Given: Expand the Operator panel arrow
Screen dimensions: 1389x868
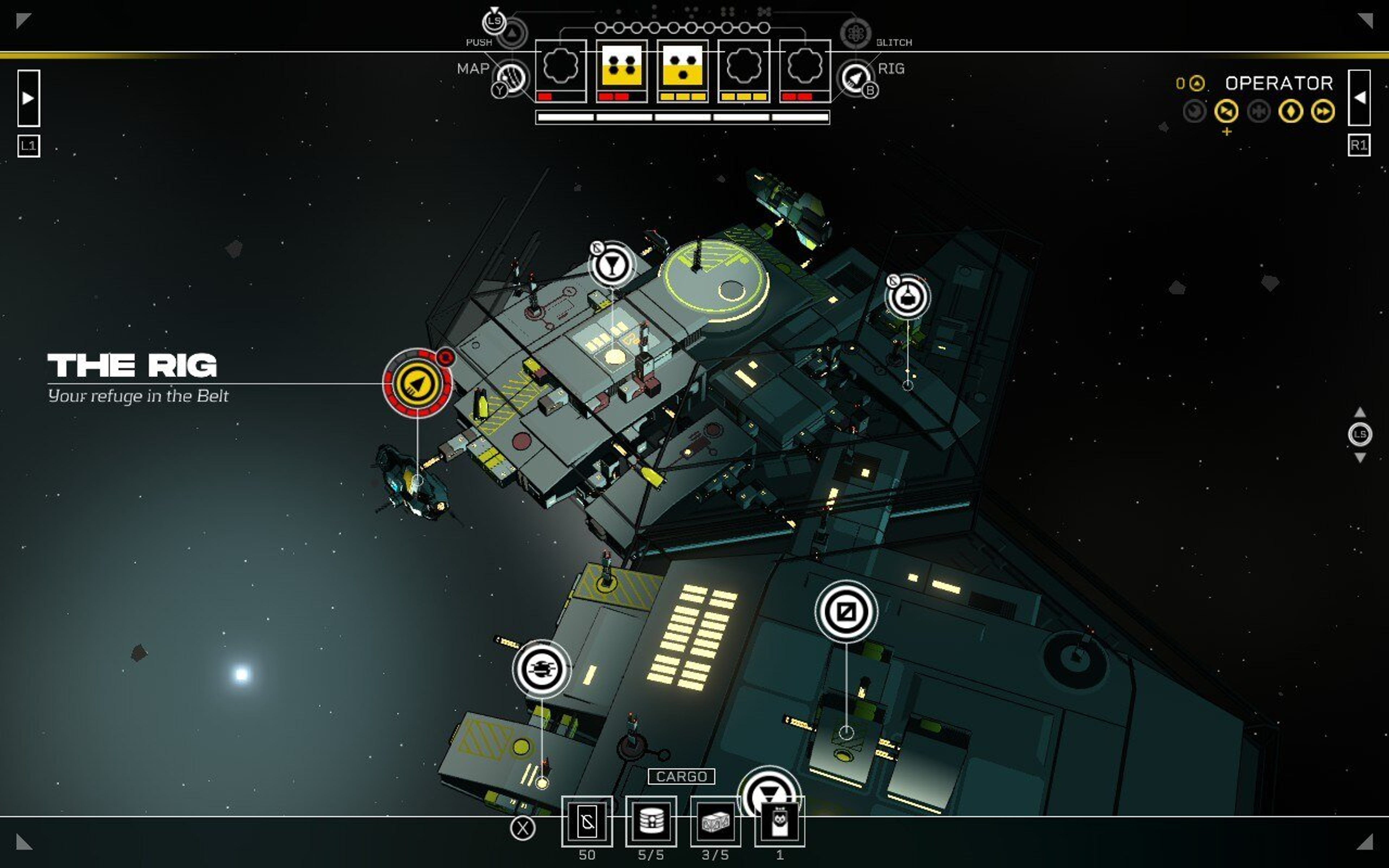Looking at the screenshot, I should tap(1359, 98).
